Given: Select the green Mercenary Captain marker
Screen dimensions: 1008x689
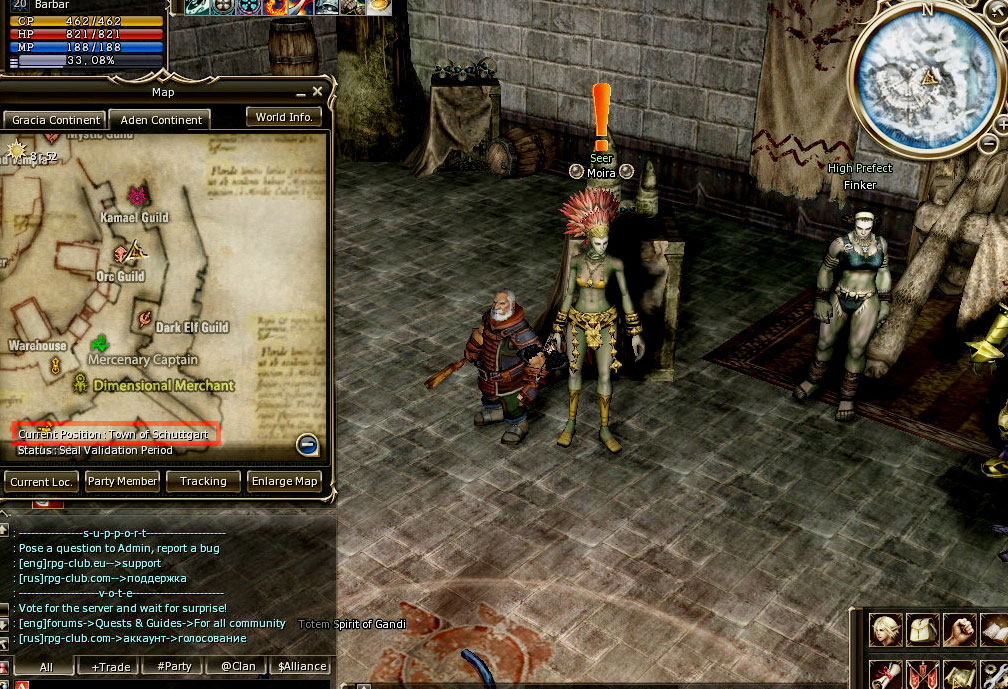Looking at the screenshot, I should 100,344.
